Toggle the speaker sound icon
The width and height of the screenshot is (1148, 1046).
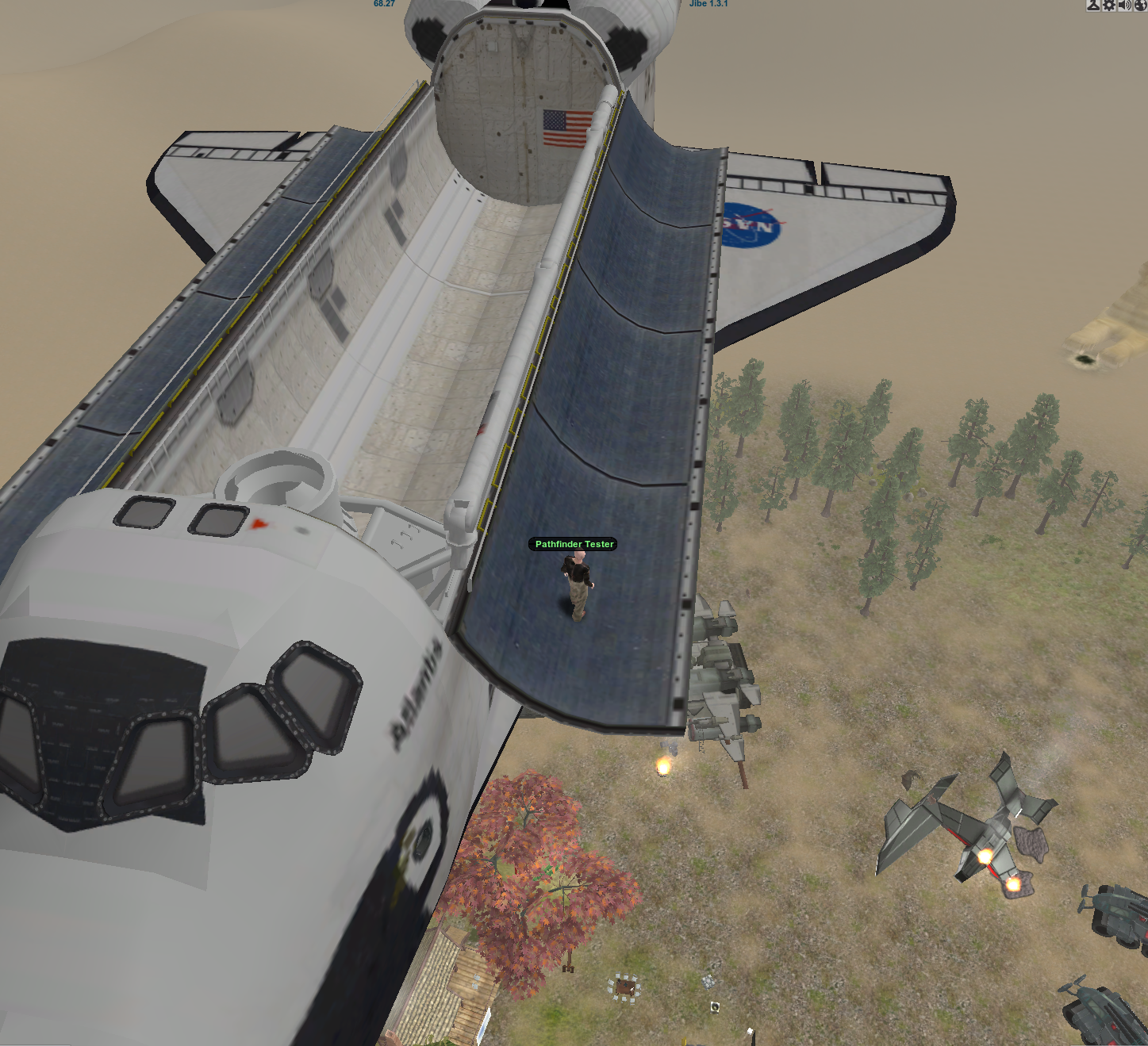point(1125,5)
